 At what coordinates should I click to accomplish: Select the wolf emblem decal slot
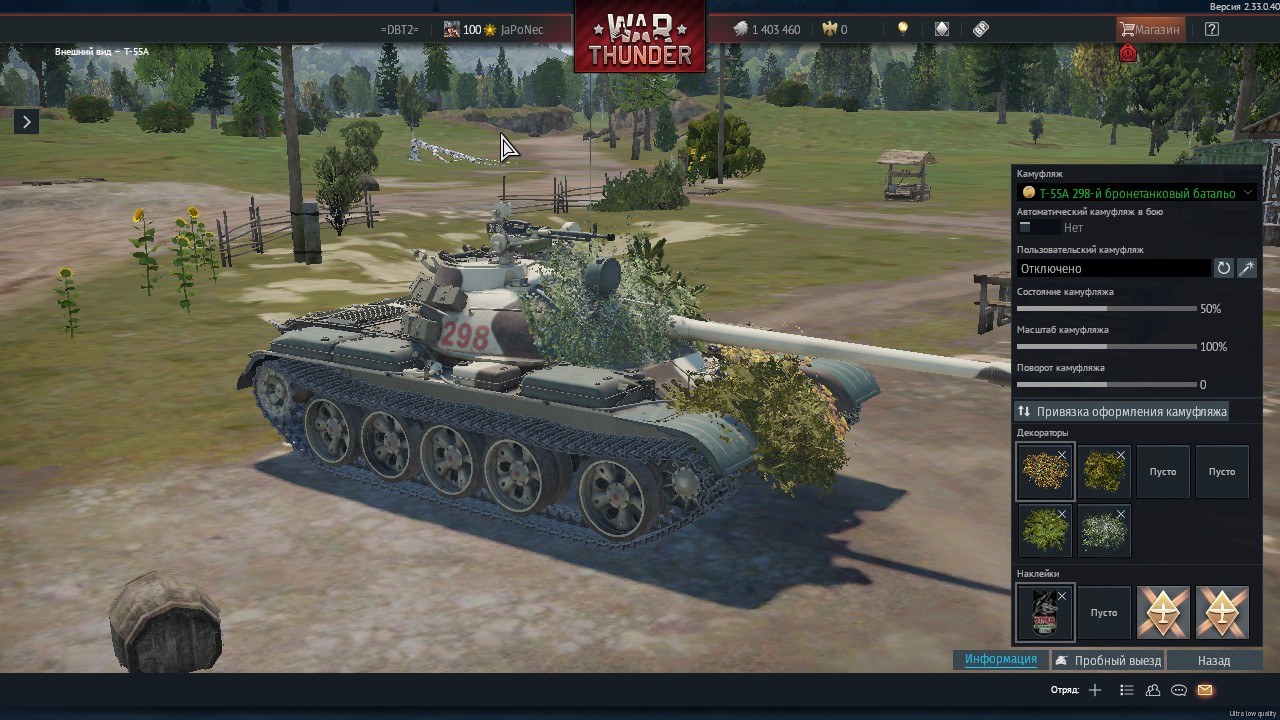tap(1045, 612)
